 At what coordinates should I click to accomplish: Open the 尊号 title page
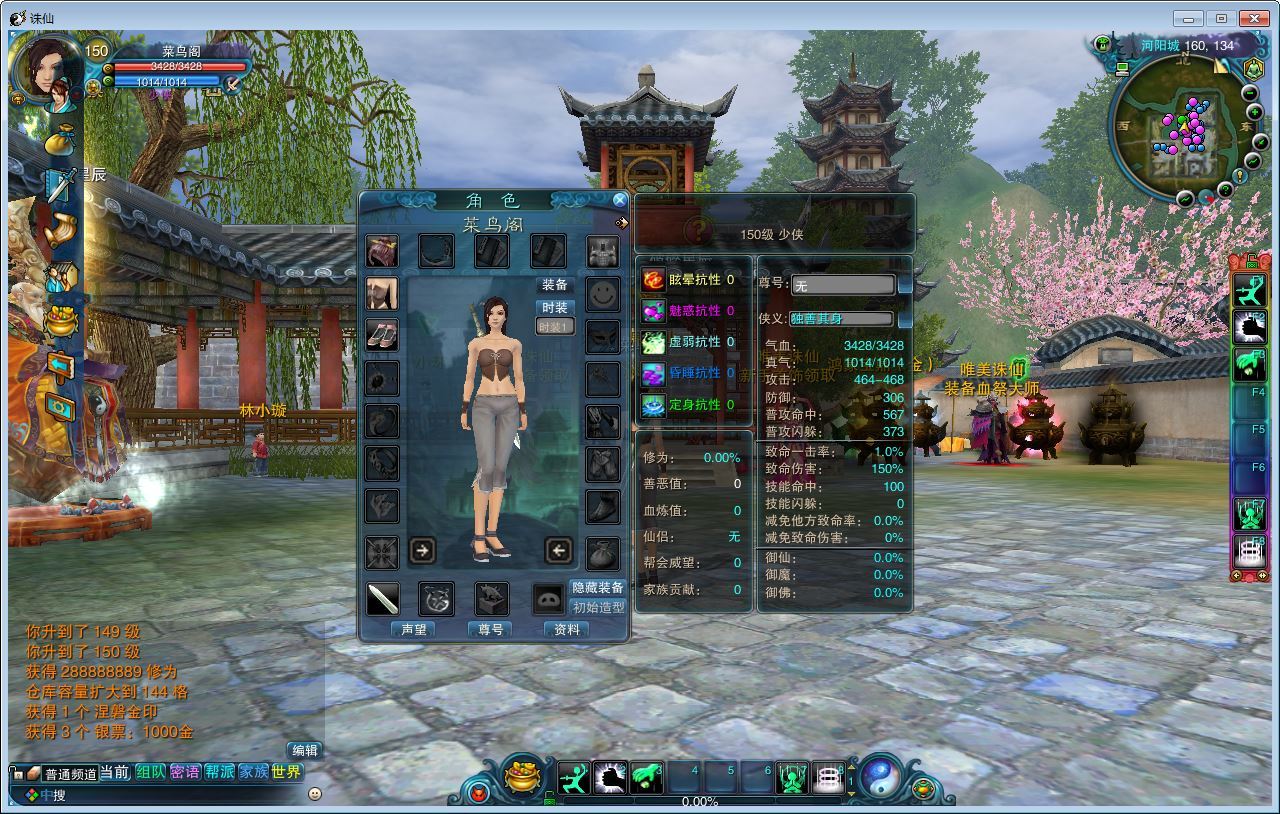(490, 630)
